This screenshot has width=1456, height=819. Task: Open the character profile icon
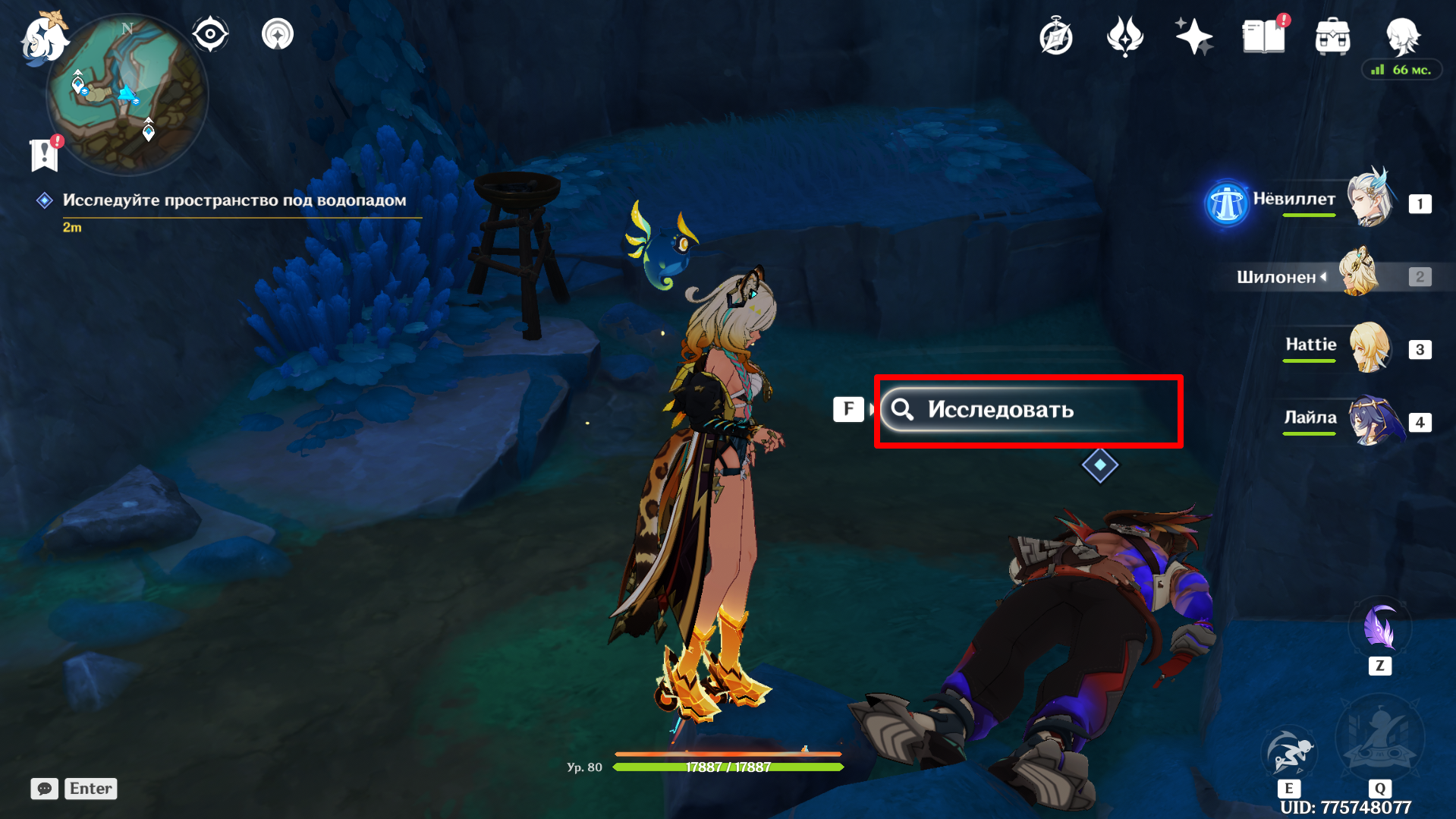(1402, 36)
